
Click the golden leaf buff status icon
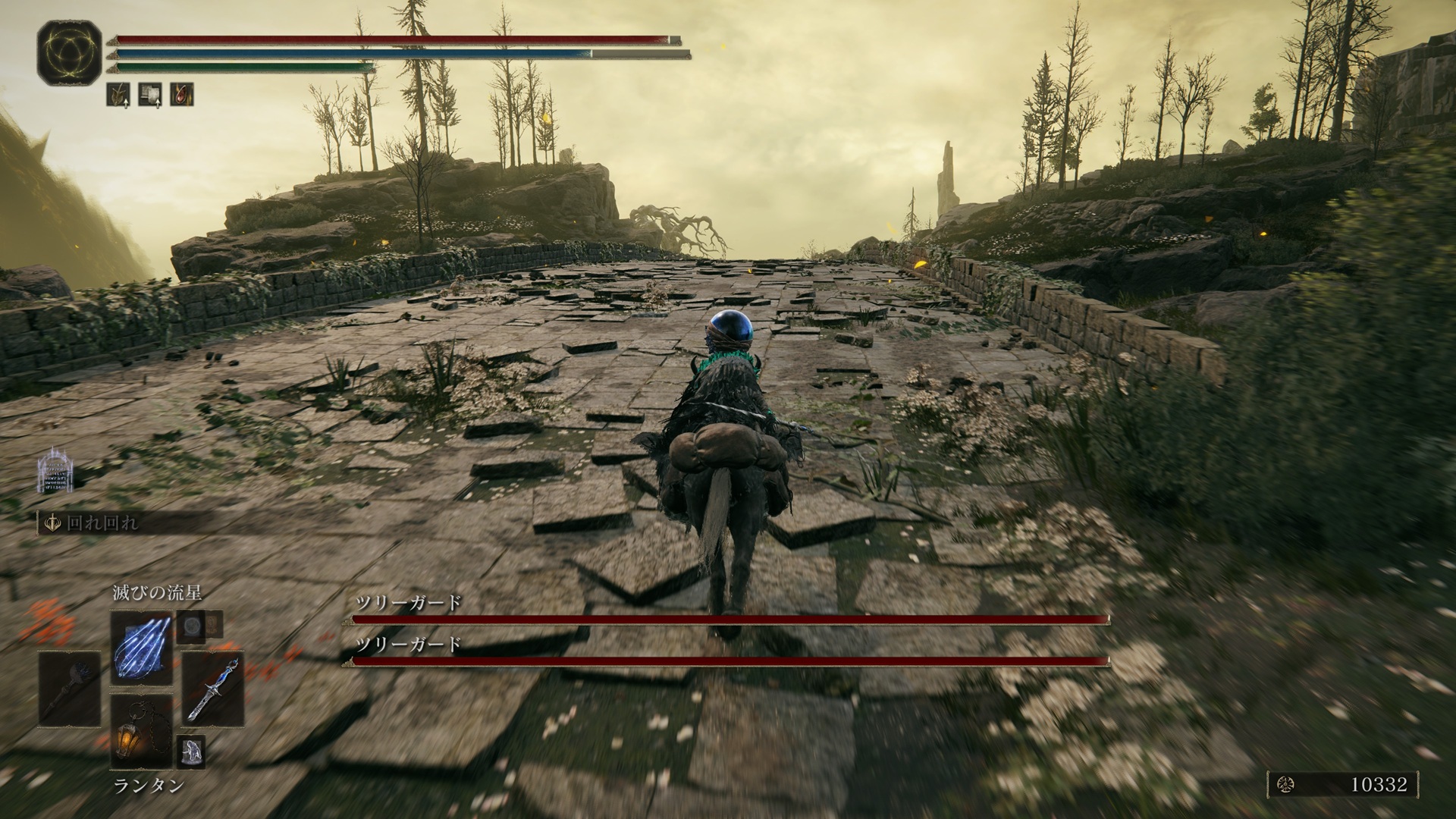click(118, 94)
